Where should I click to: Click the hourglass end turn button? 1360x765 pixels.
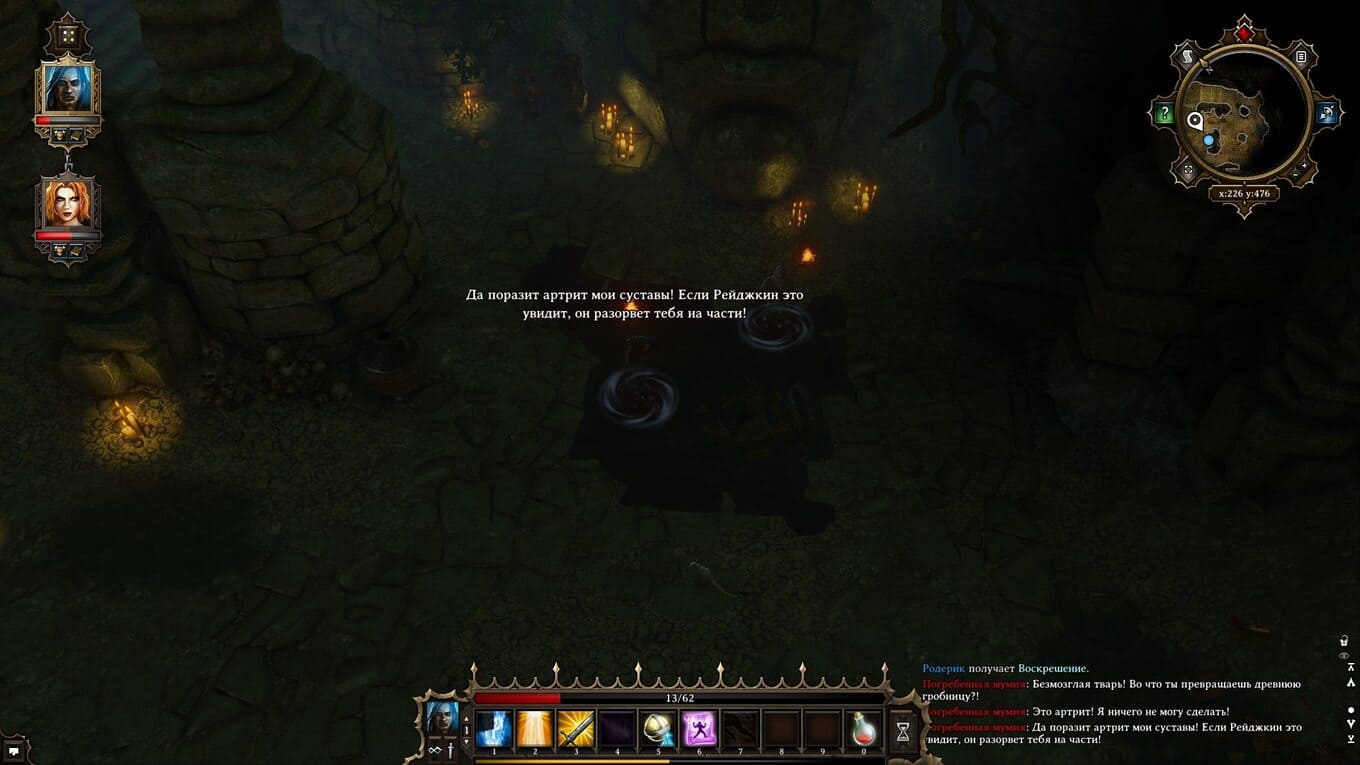904,731
